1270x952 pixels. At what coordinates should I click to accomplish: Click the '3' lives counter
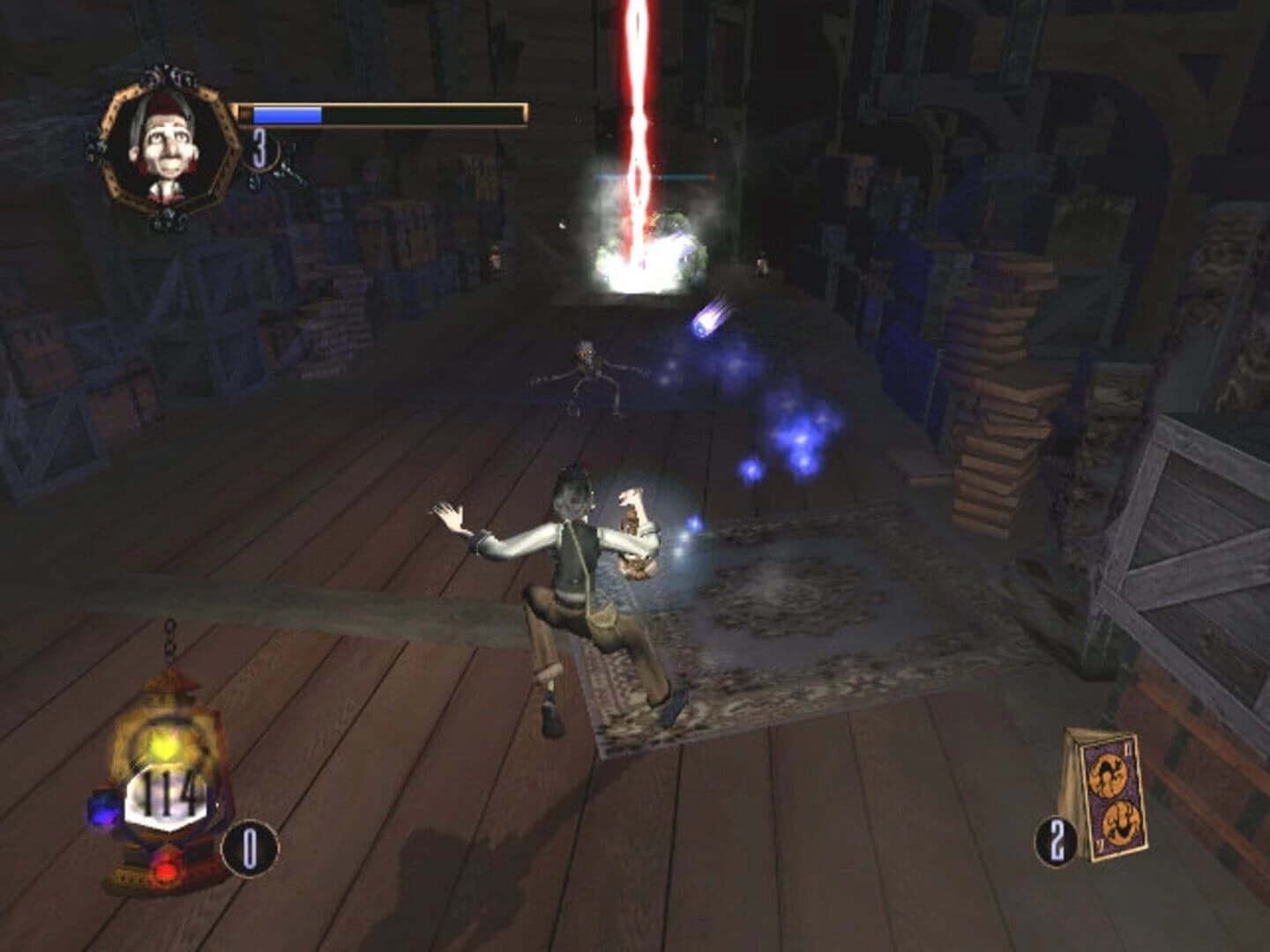point(258,148)
